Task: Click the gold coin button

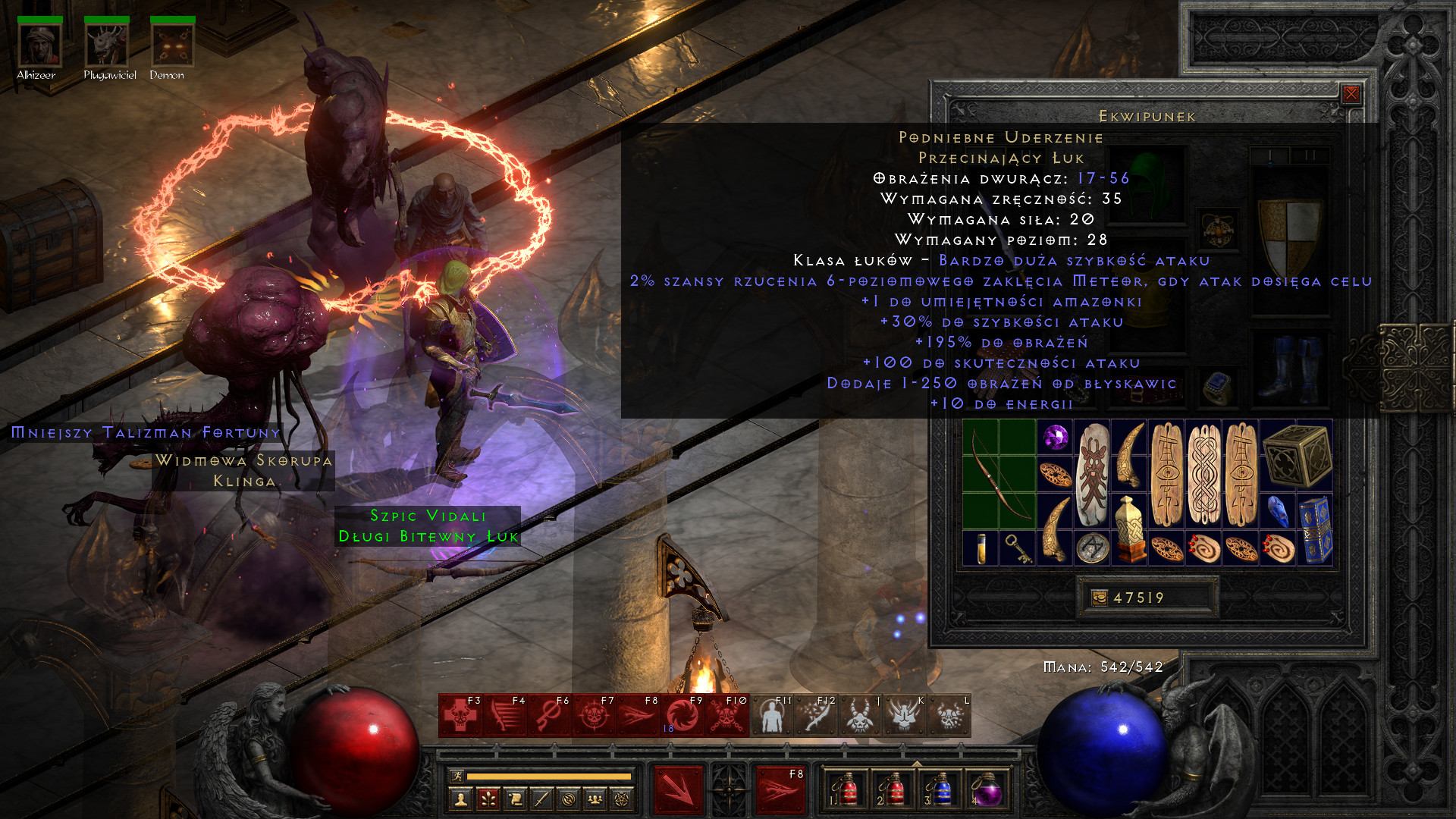Action: click(x=1099, y=598)
